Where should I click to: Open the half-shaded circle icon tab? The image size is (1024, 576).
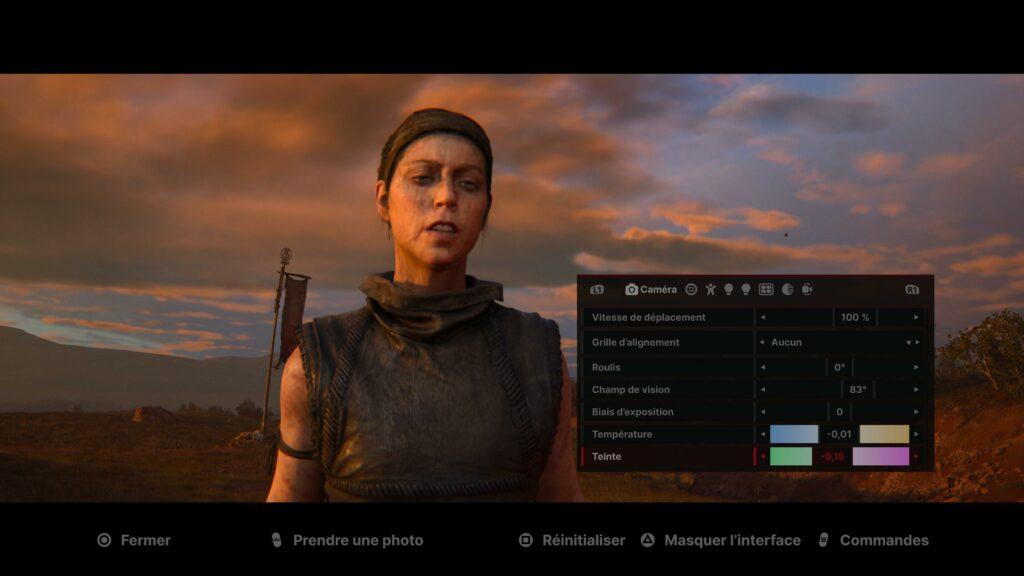[787, 289]
